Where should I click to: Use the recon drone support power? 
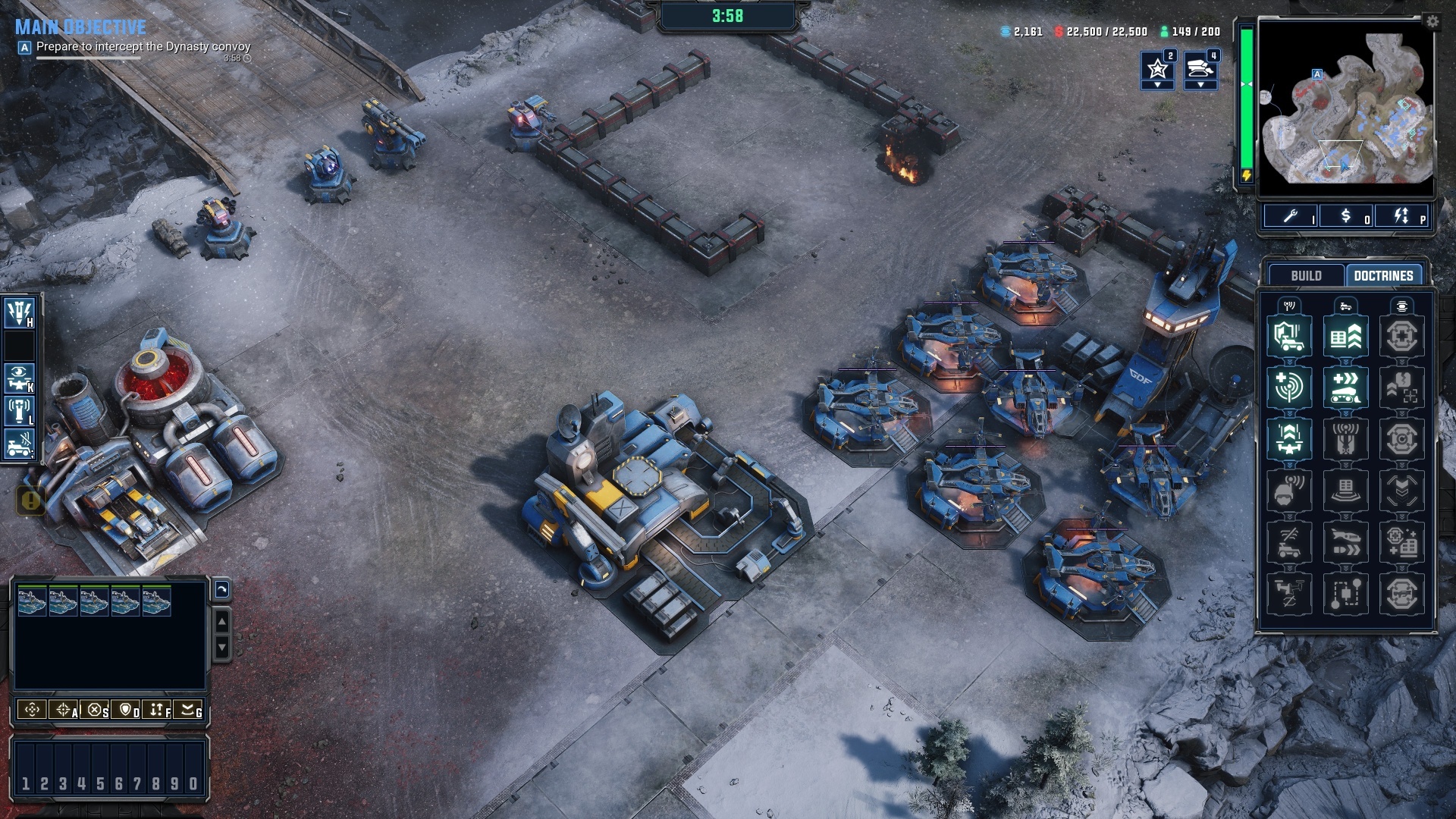[x=19, y=376]
